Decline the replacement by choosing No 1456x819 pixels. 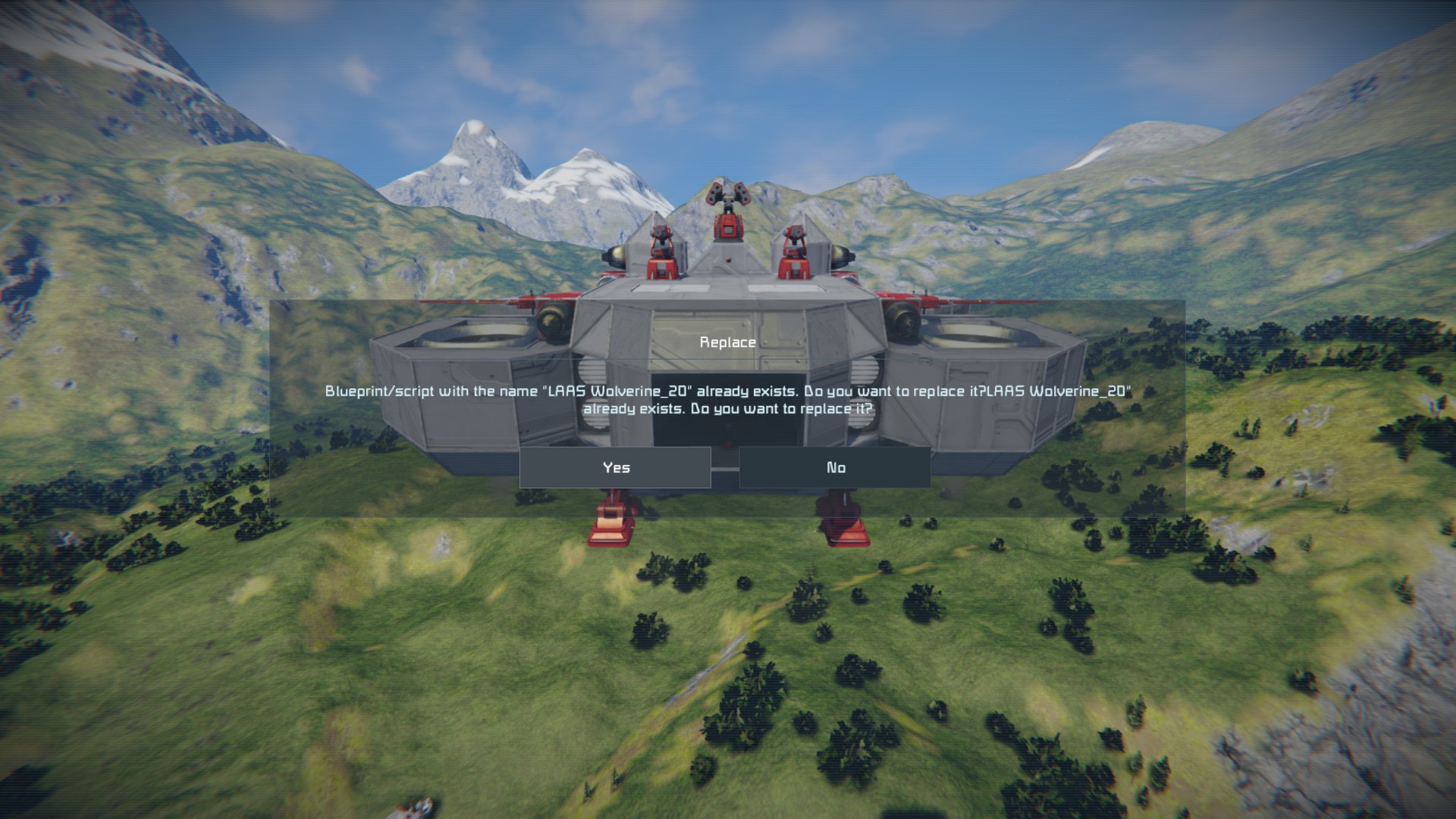(835, 467)
